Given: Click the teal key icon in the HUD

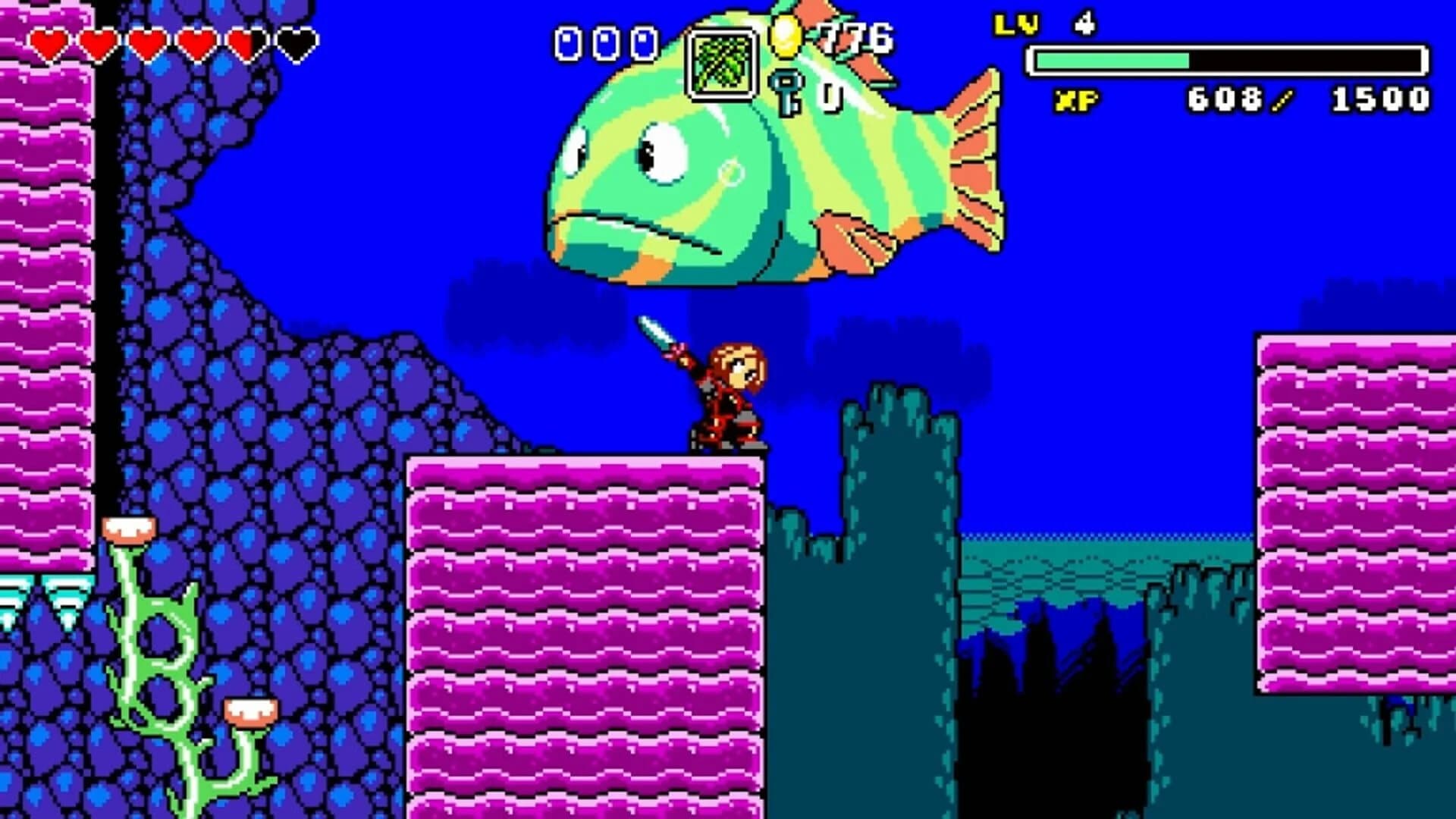Looking at the screenshot, I should [x=786, y=91].
